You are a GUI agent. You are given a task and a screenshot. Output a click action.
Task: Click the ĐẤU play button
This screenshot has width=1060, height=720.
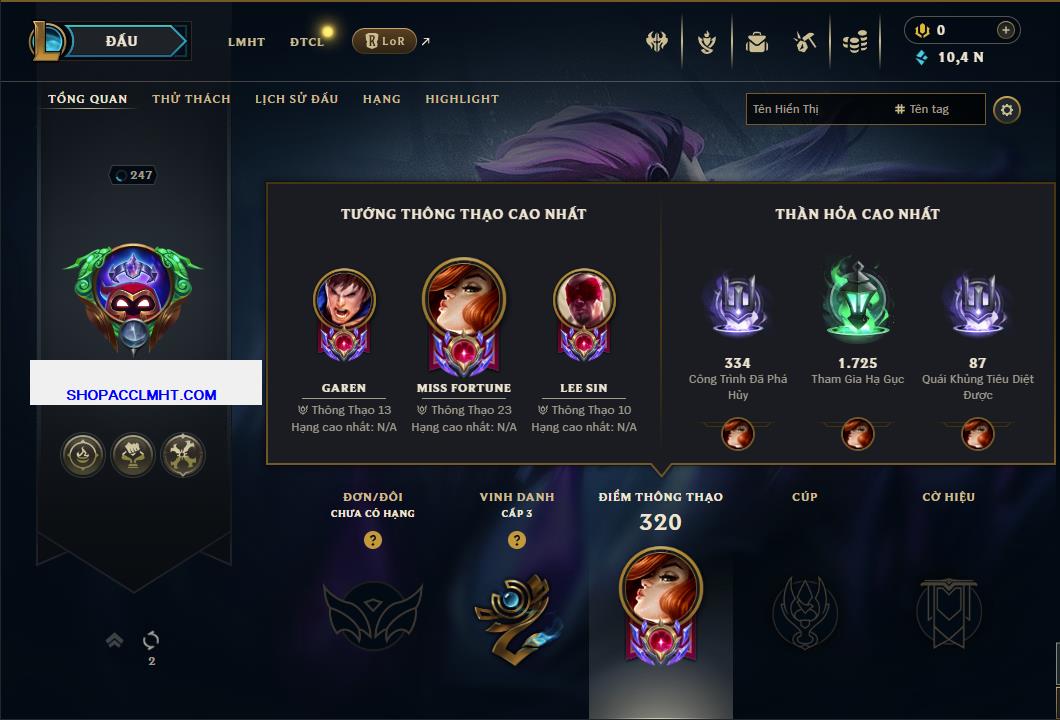tap(122, 41)
